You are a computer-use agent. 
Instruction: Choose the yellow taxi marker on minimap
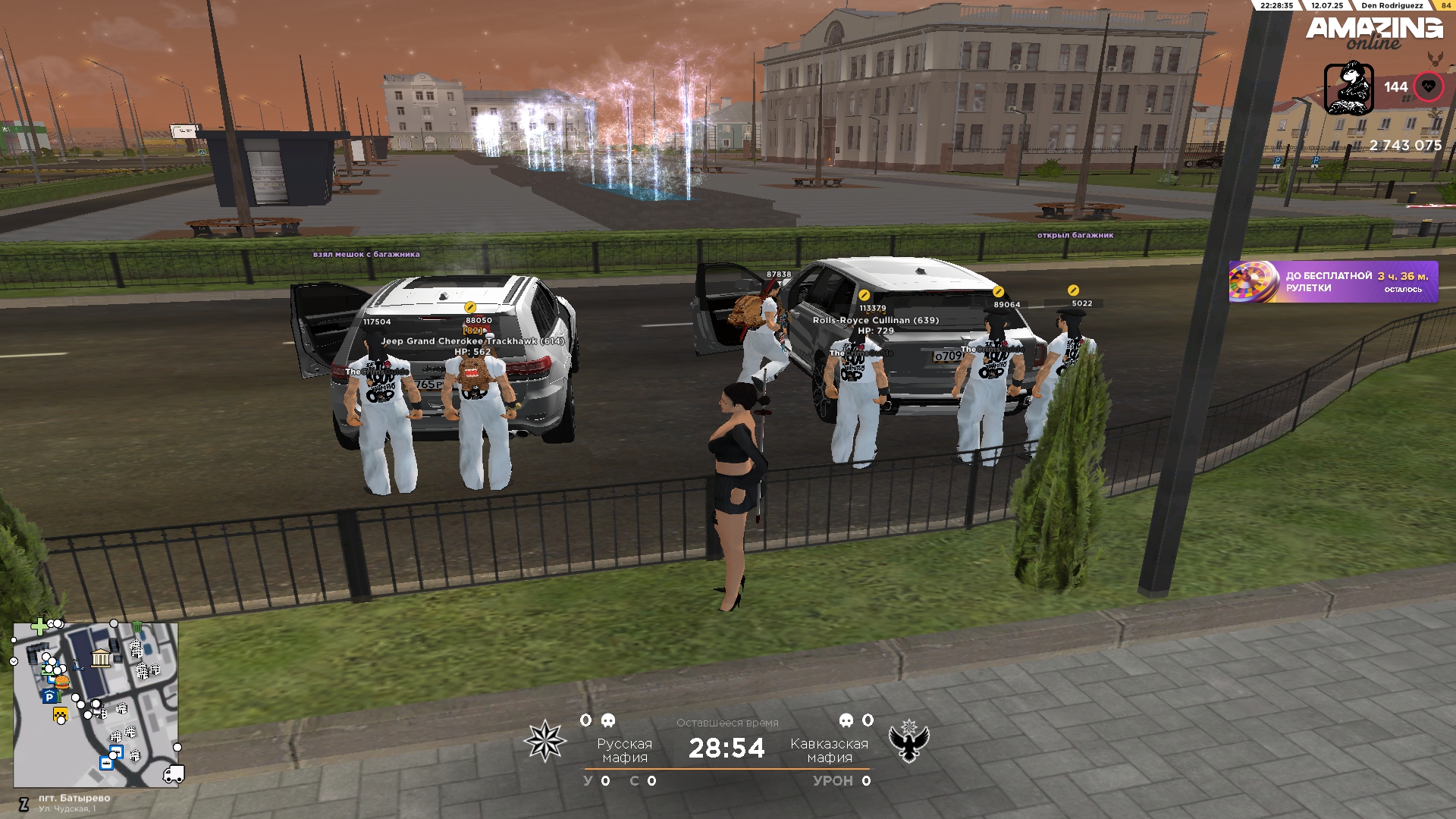pos(60,714)
